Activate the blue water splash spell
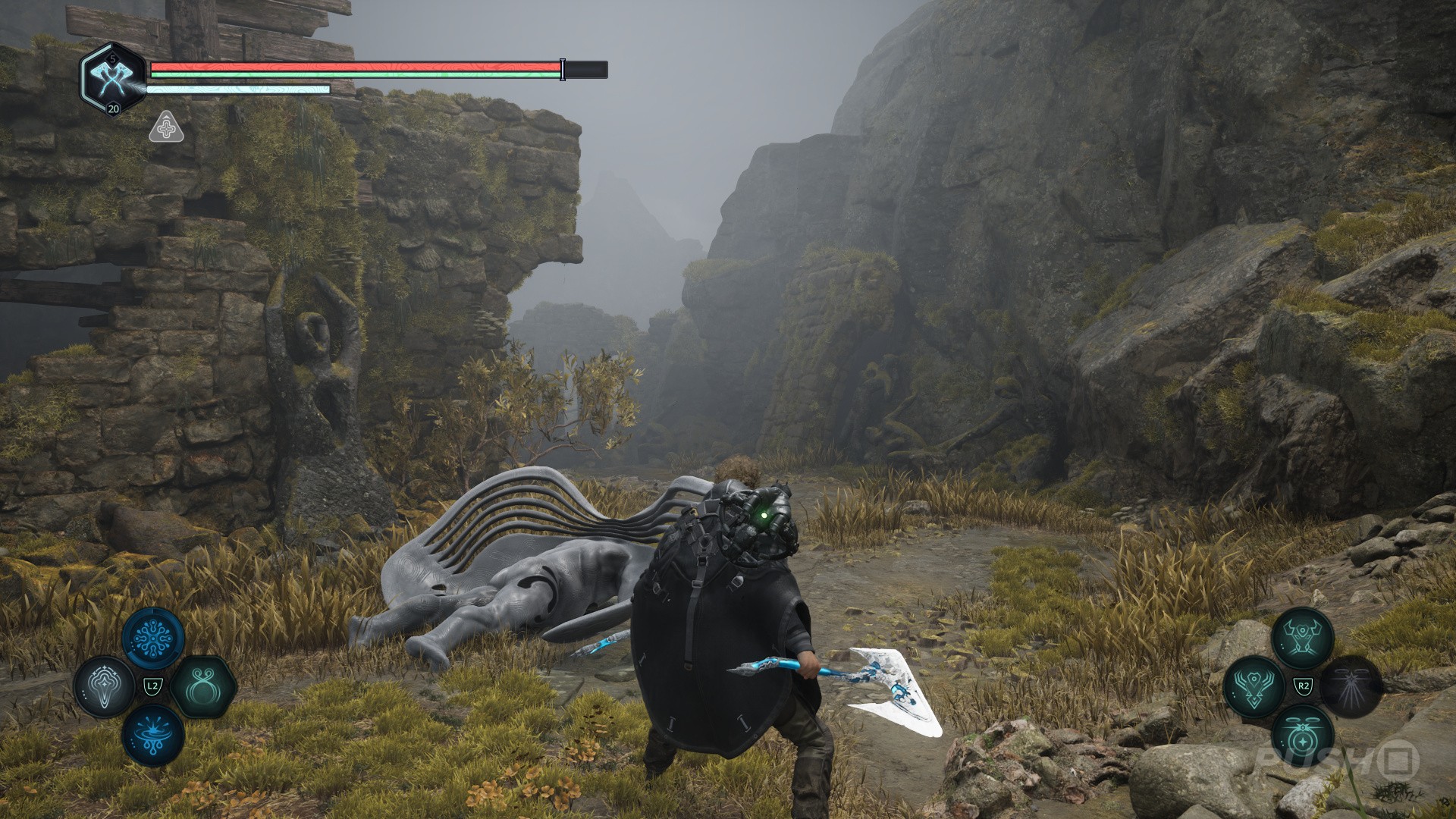 (x=153, y=735)
